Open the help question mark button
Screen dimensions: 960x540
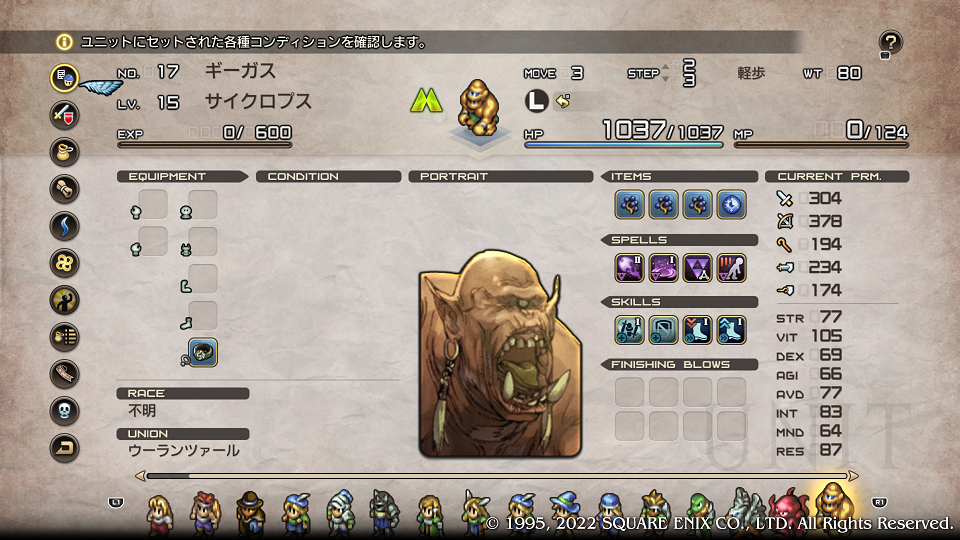(x=890, y=42)
